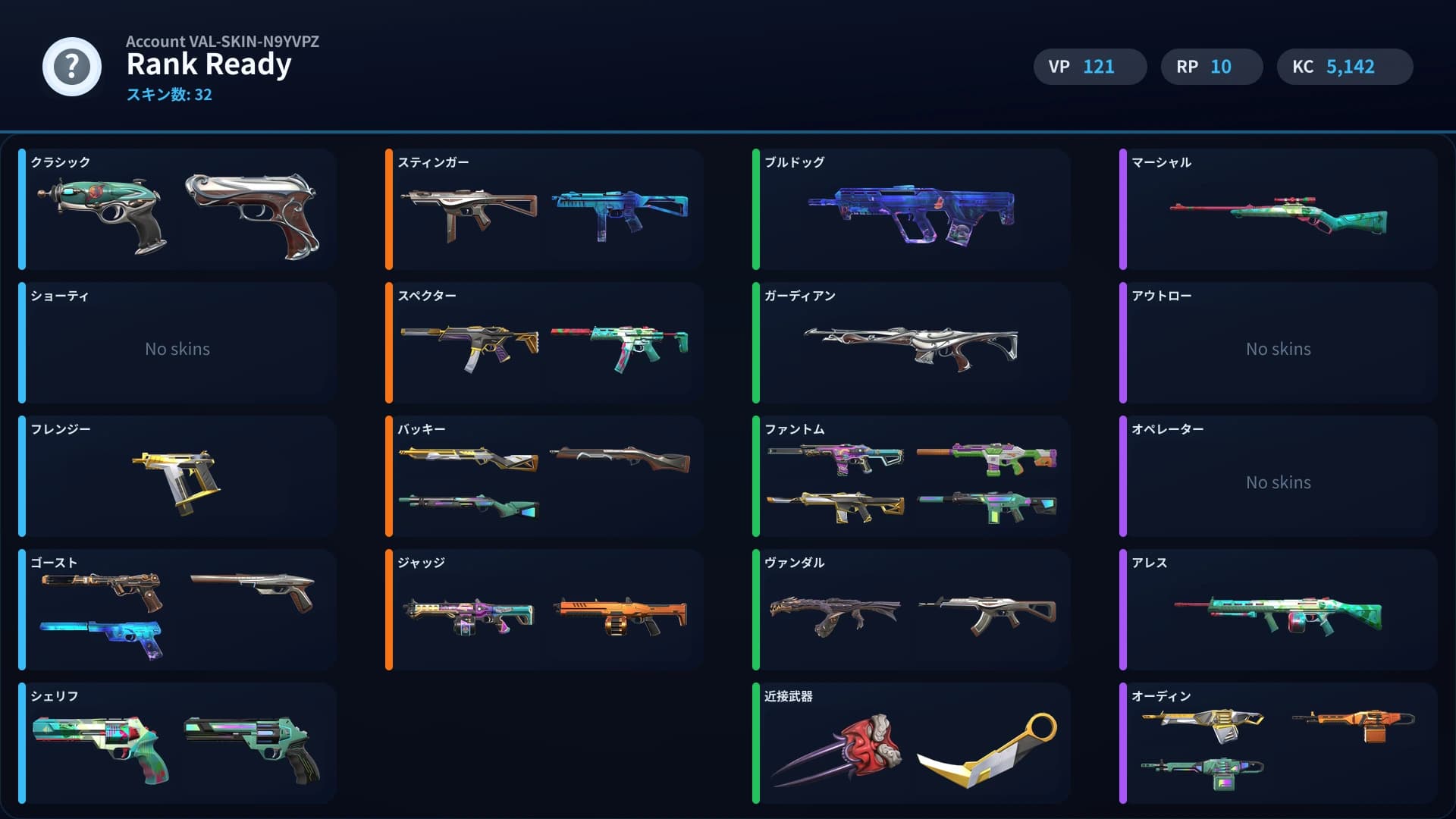This screenshot has height=819, width=1456.
Task: Click the green accent bar beside 近接武器
Action: (756, 743)
